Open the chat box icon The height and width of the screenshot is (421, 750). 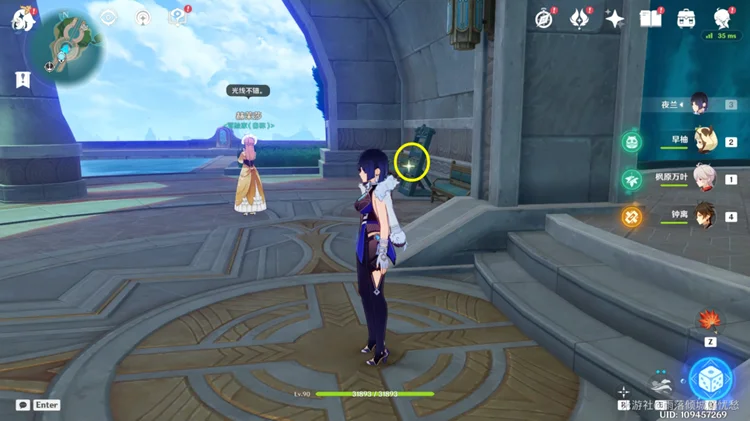pos(22,405)
